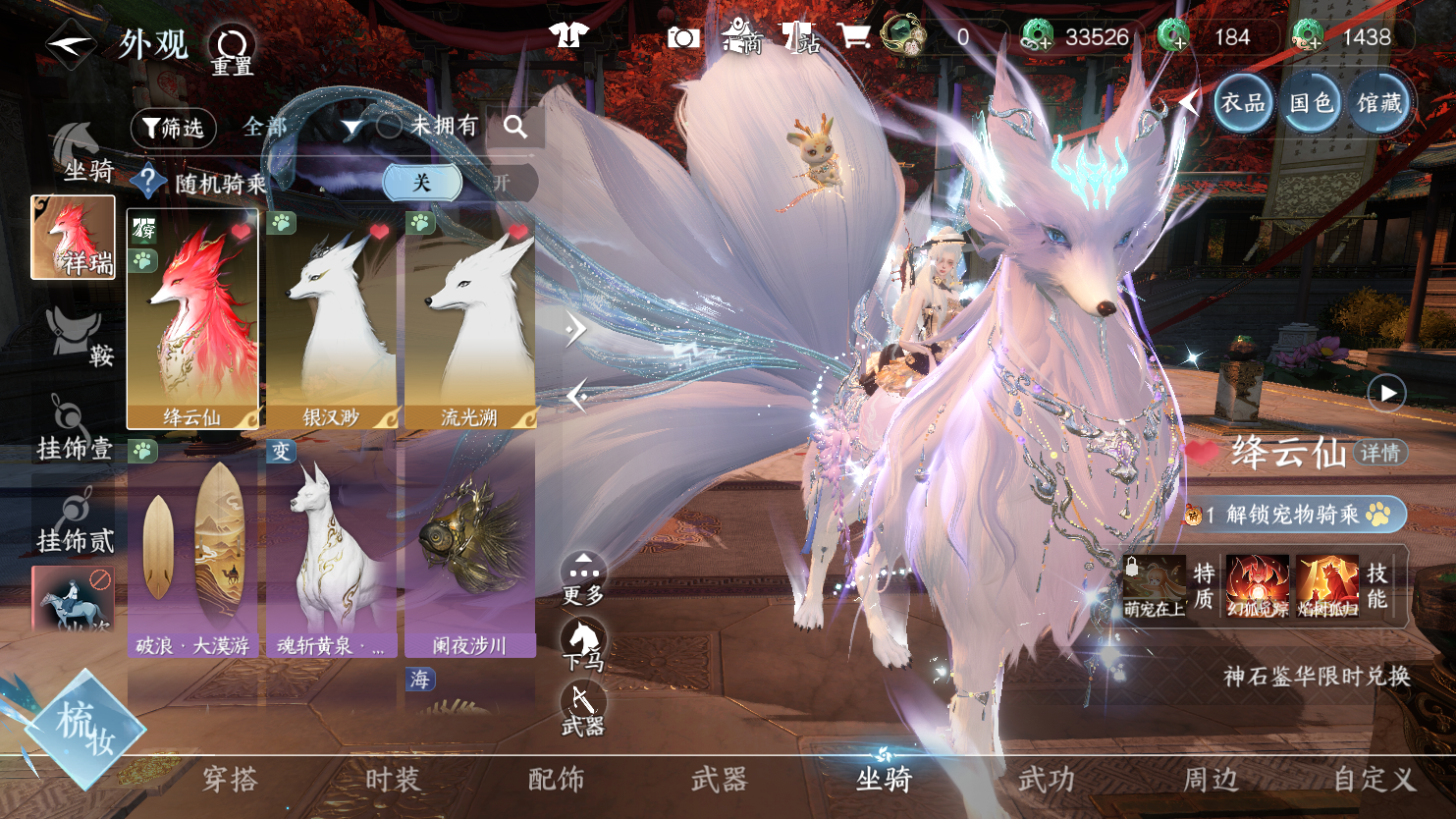Viewport: 1456px width, 819px height.
Task: Go back with the arrow button
Action: pyautogui.click(x=71, y=44)
